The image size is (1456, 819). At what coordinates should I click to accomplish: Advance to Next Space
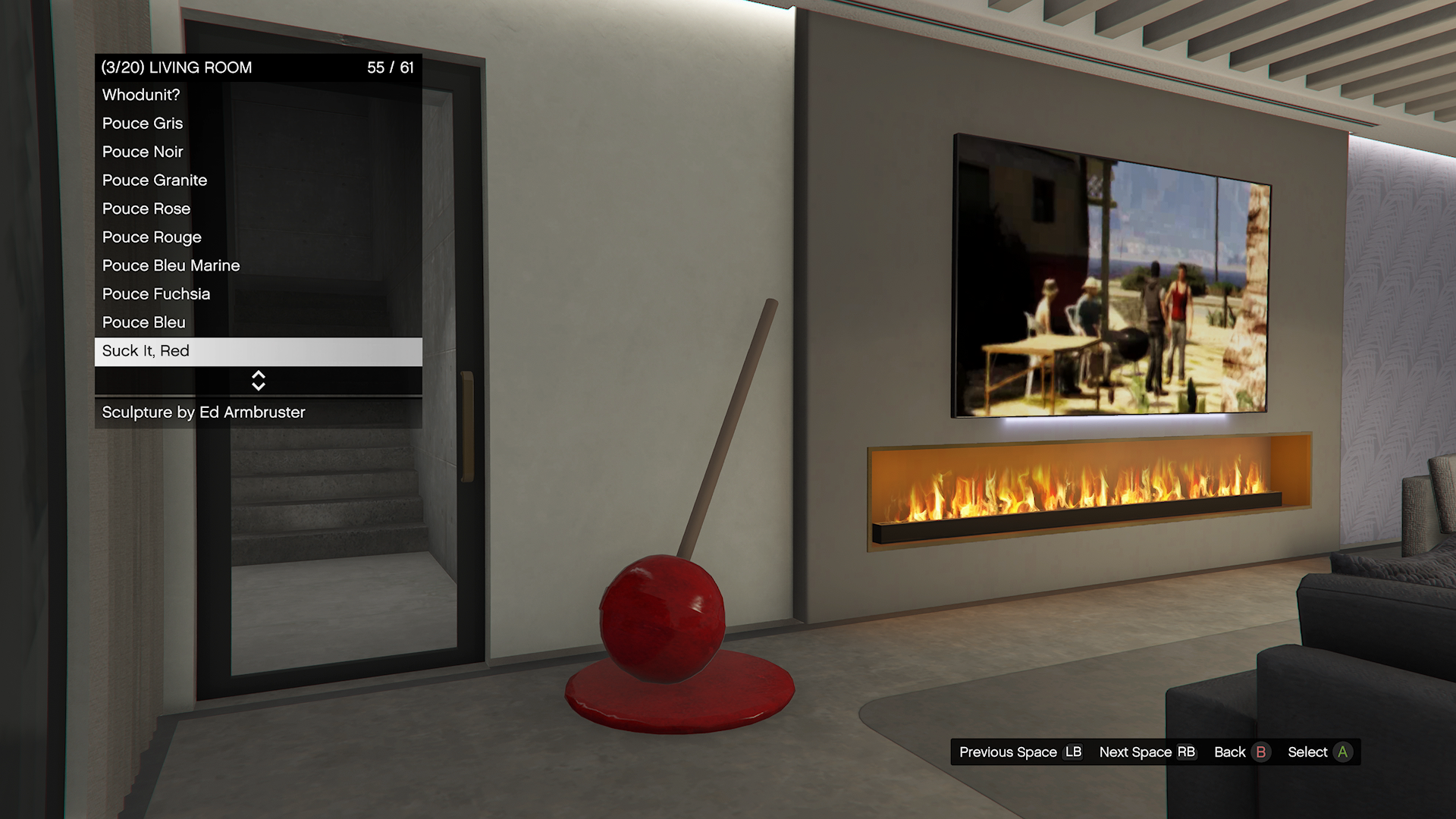(1147, 752)
